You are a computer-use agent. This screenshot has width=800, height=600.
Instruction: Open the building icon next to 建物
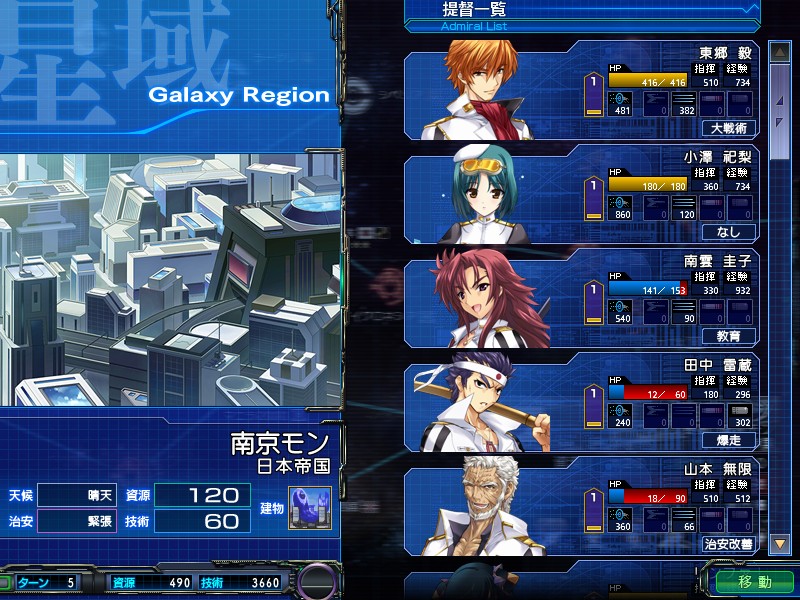[310, 508]
